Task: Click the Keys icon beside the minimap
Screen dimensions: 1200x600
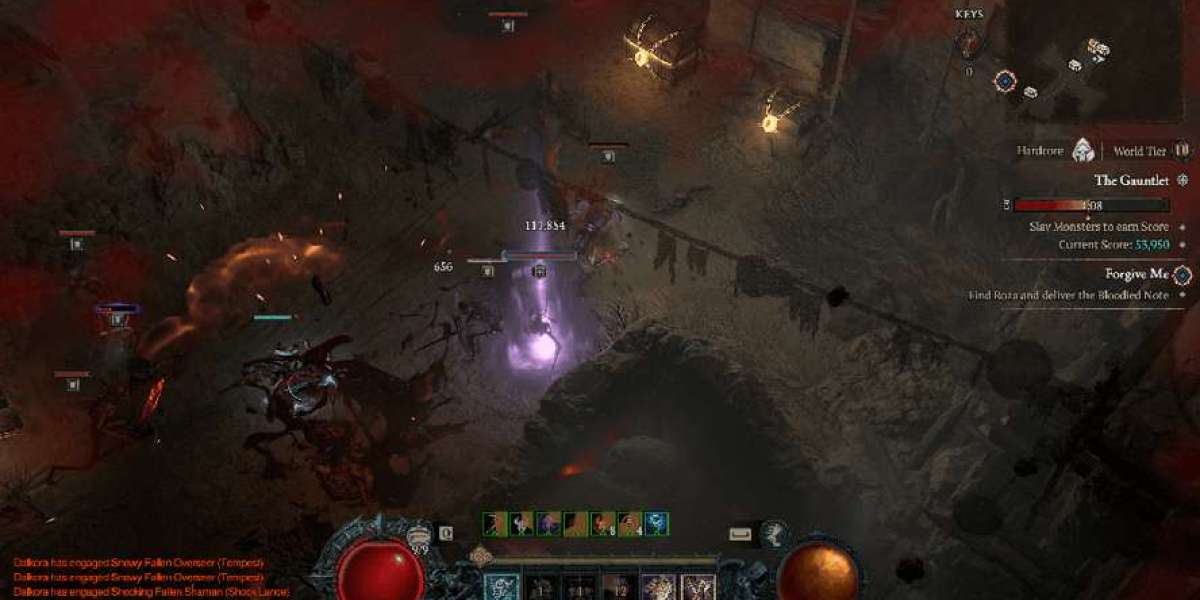Action: click(969, 42)
